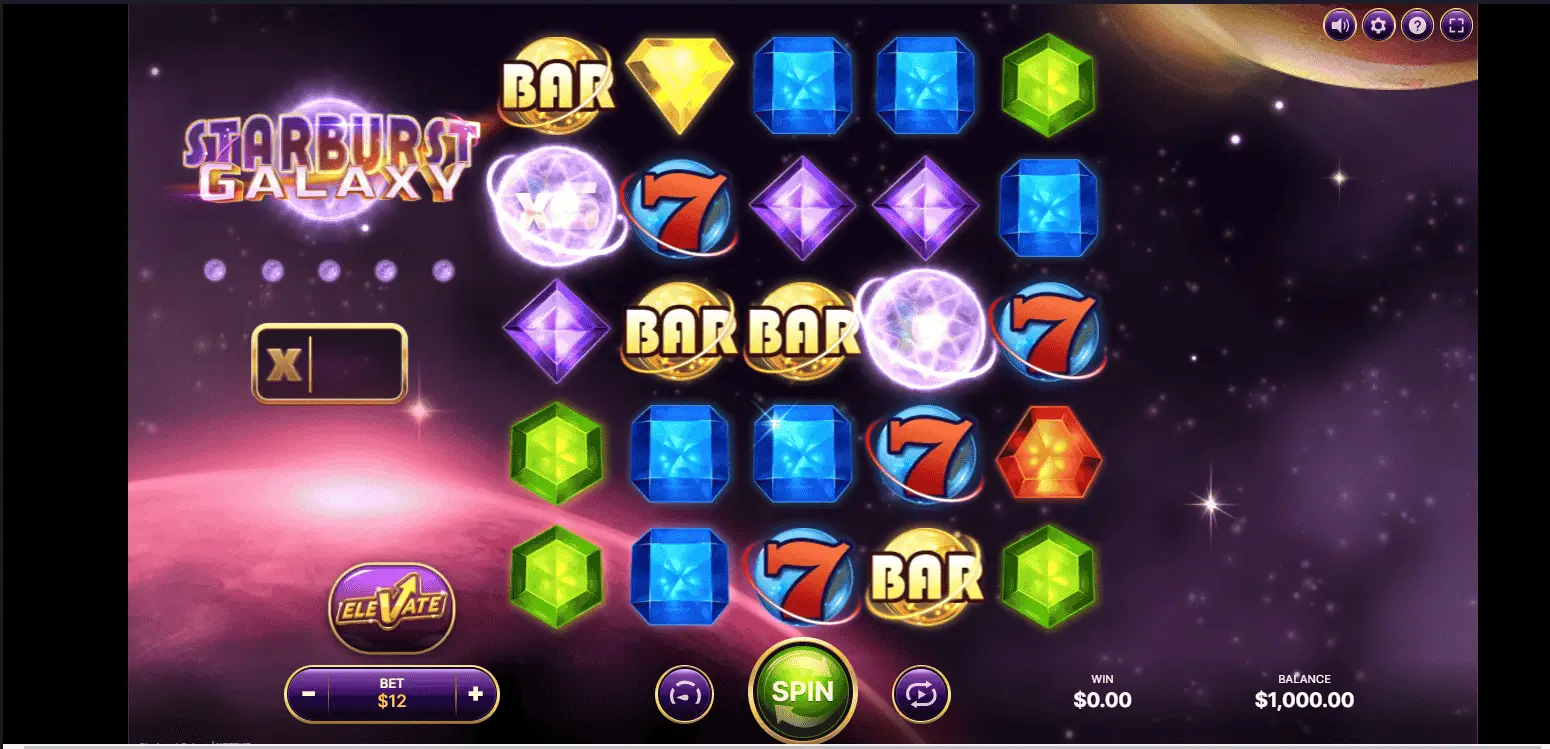
Task: Decrease the bet with the minus button
Action: pos(309,693)
